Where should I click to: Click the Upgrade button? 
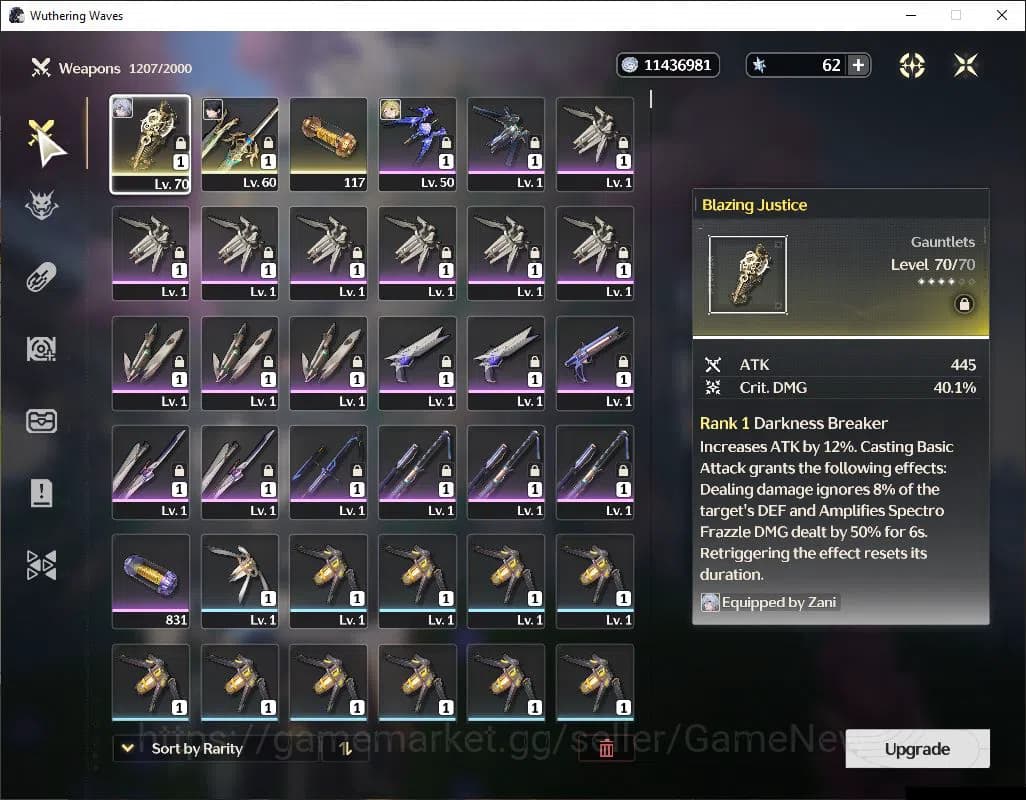pyautogui.click(x=917, y=749)
